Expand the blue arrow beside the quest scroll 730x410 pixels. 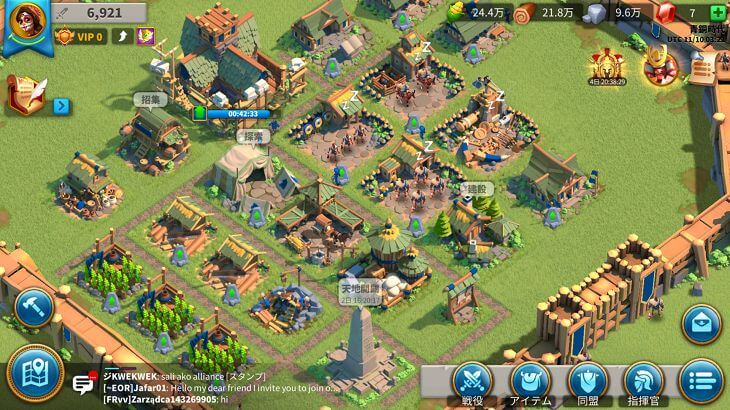tap(60, 105)
